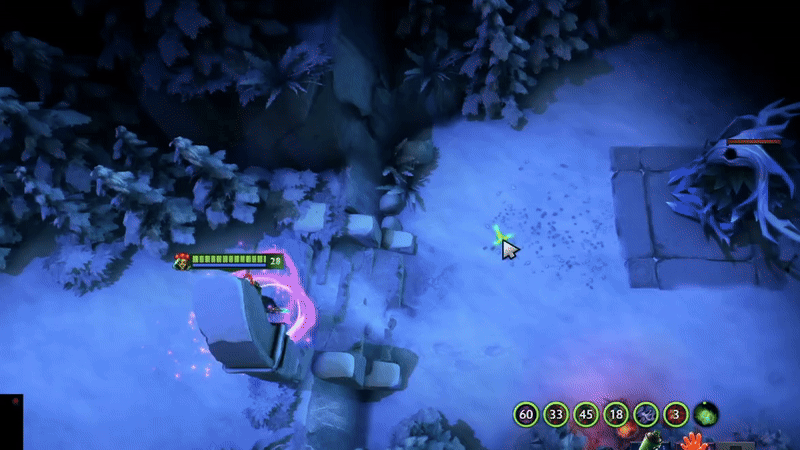Select the status icon with timer 33
Image resolution: width=800 pixels, height=450 pixels.
(557, 414)
